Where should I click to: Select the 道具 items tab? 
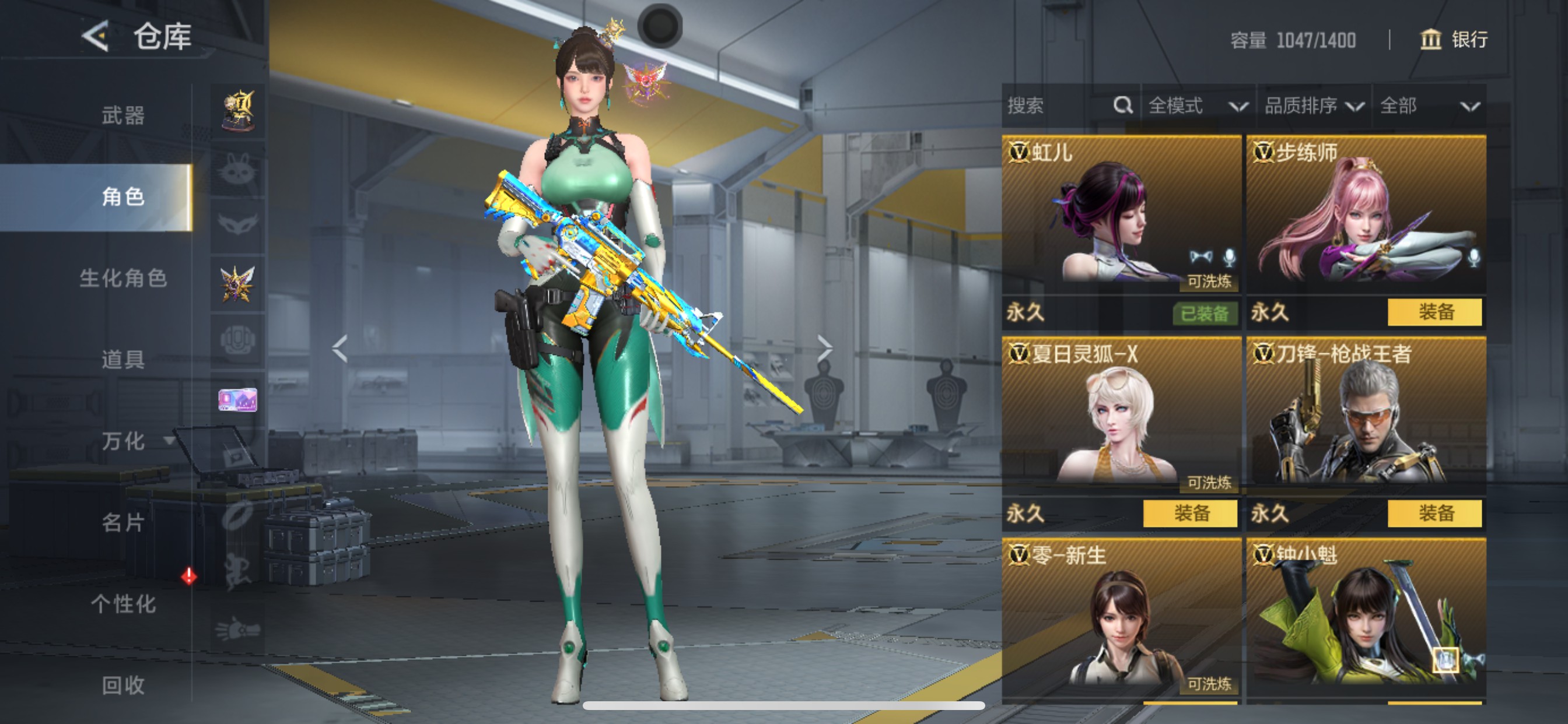pos(123,360)
